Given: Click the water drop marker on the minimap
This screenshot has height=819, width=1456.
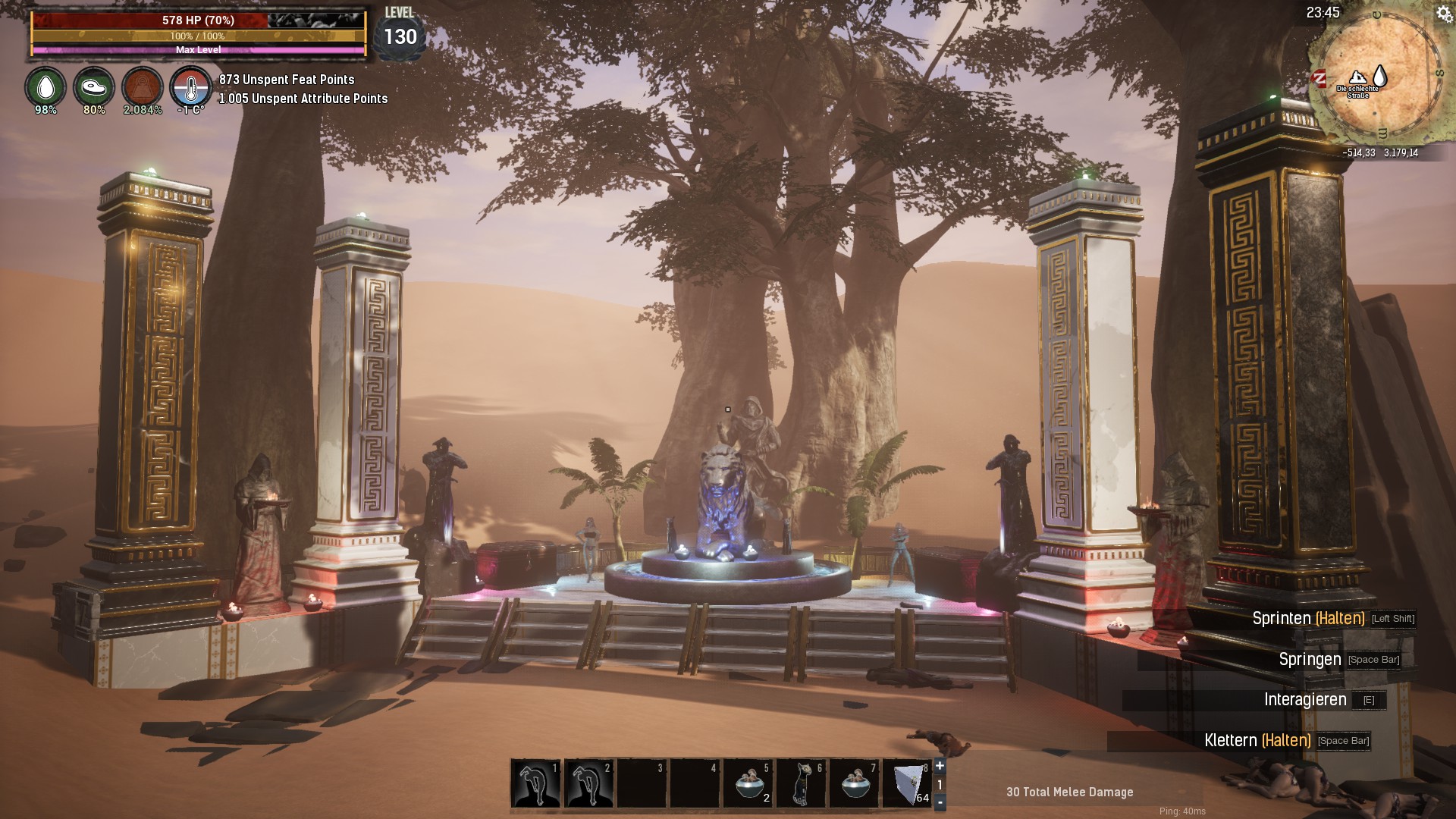Looking at the screenshot, I should coord(1380,76).
